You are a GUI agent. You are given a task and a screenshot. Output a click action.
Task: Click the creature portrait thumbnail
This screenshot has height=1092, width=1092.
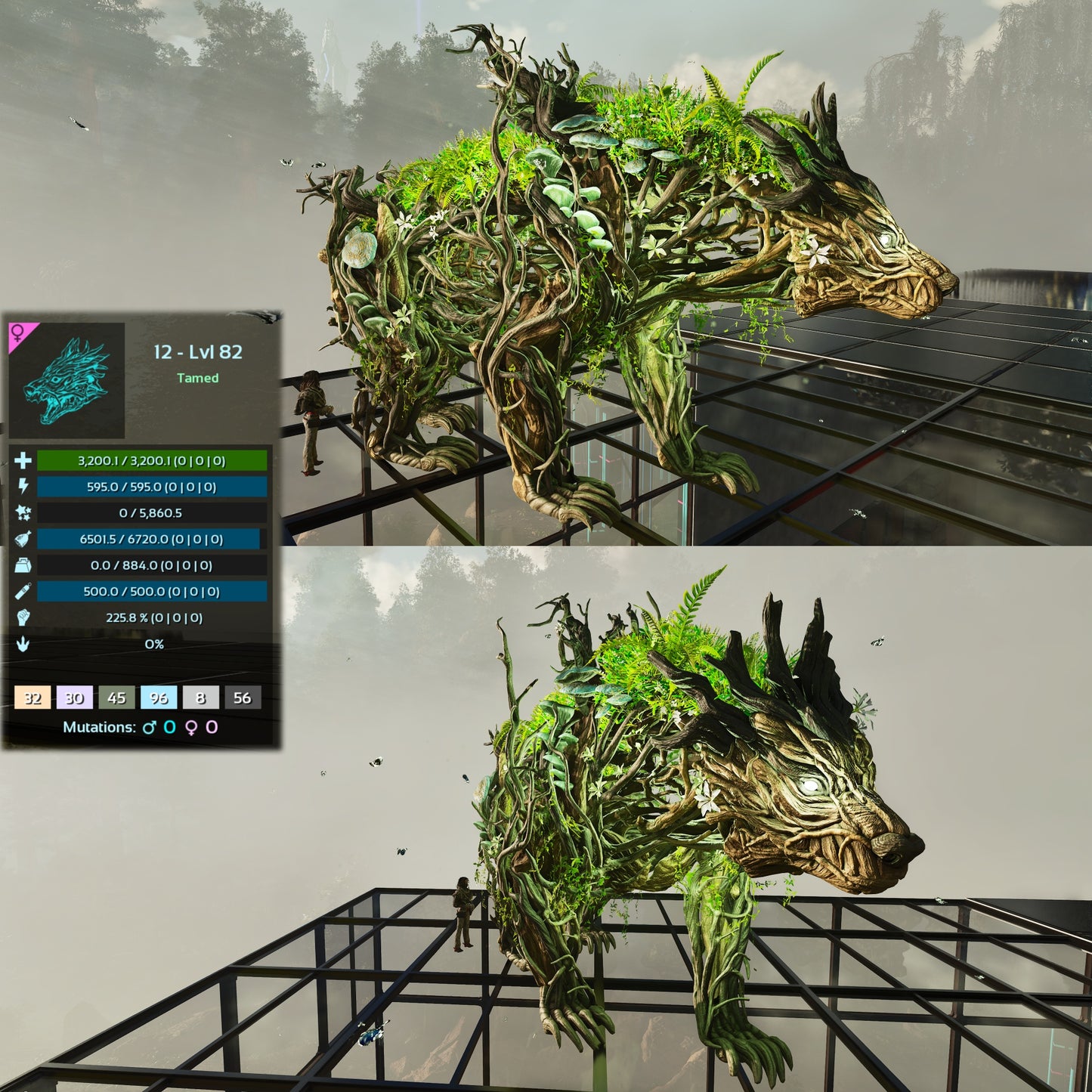click(x=67, y=381)
